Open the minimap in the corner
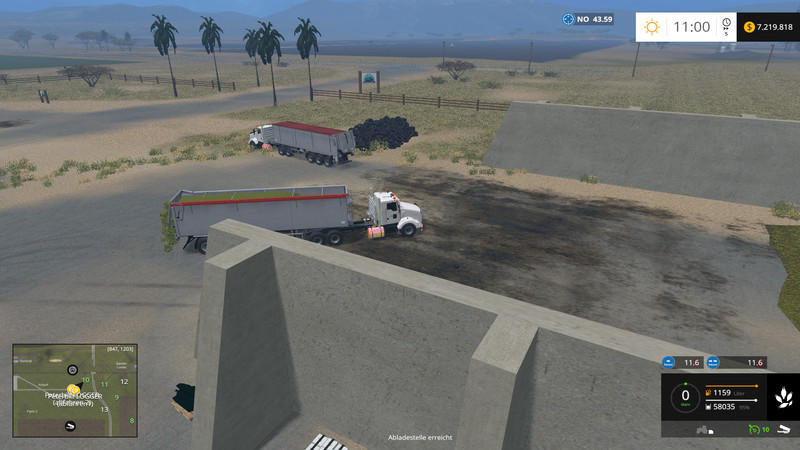Image resolution: width=800 pixels, height=450 pixels. pyautogui.click(x=74, y=390)
